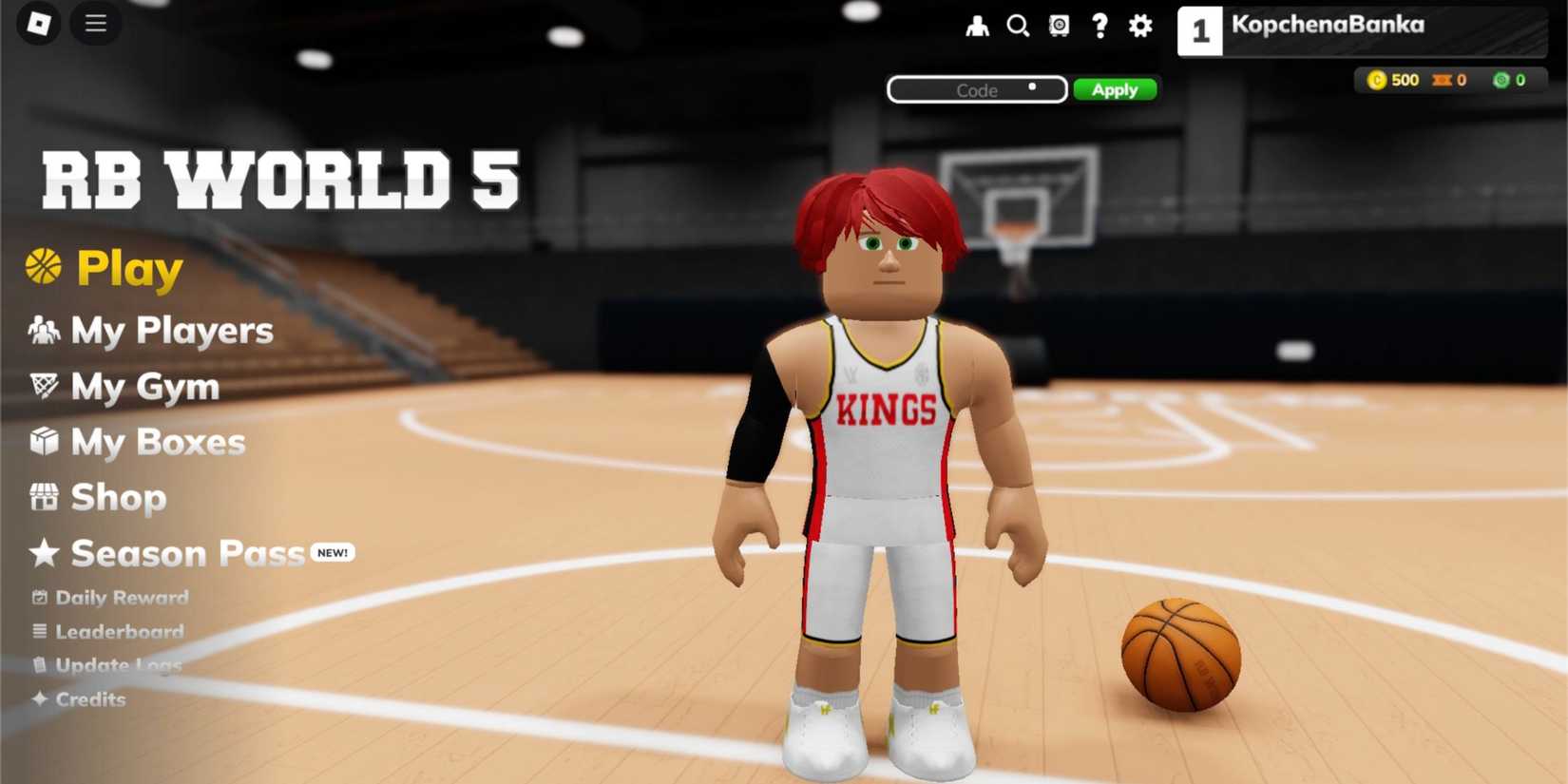Click the question mark help icon

1100,27
